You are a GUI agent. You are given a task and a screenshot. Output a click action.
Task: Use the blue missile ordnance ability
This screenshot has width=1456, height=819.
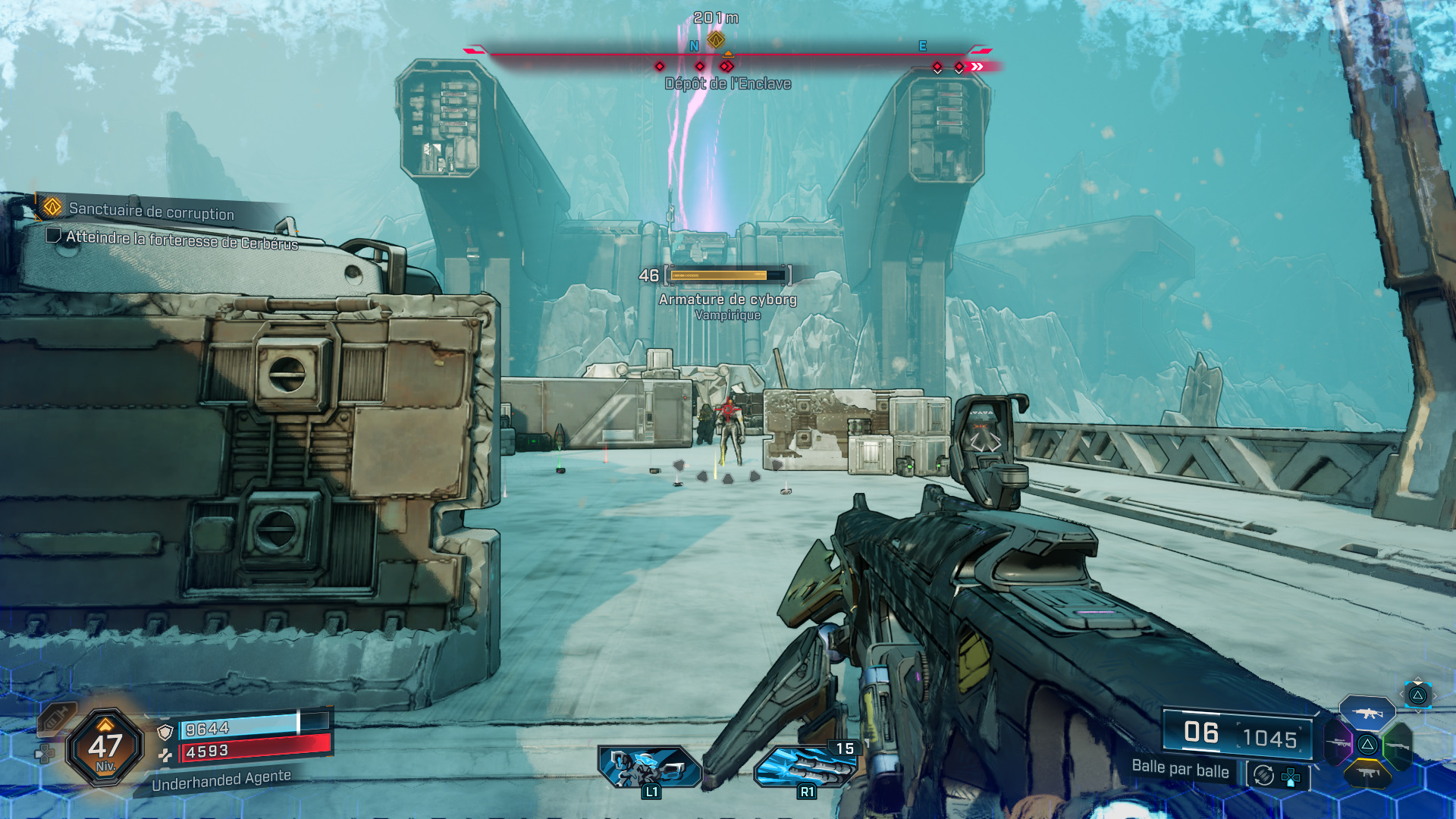point(805,766)
